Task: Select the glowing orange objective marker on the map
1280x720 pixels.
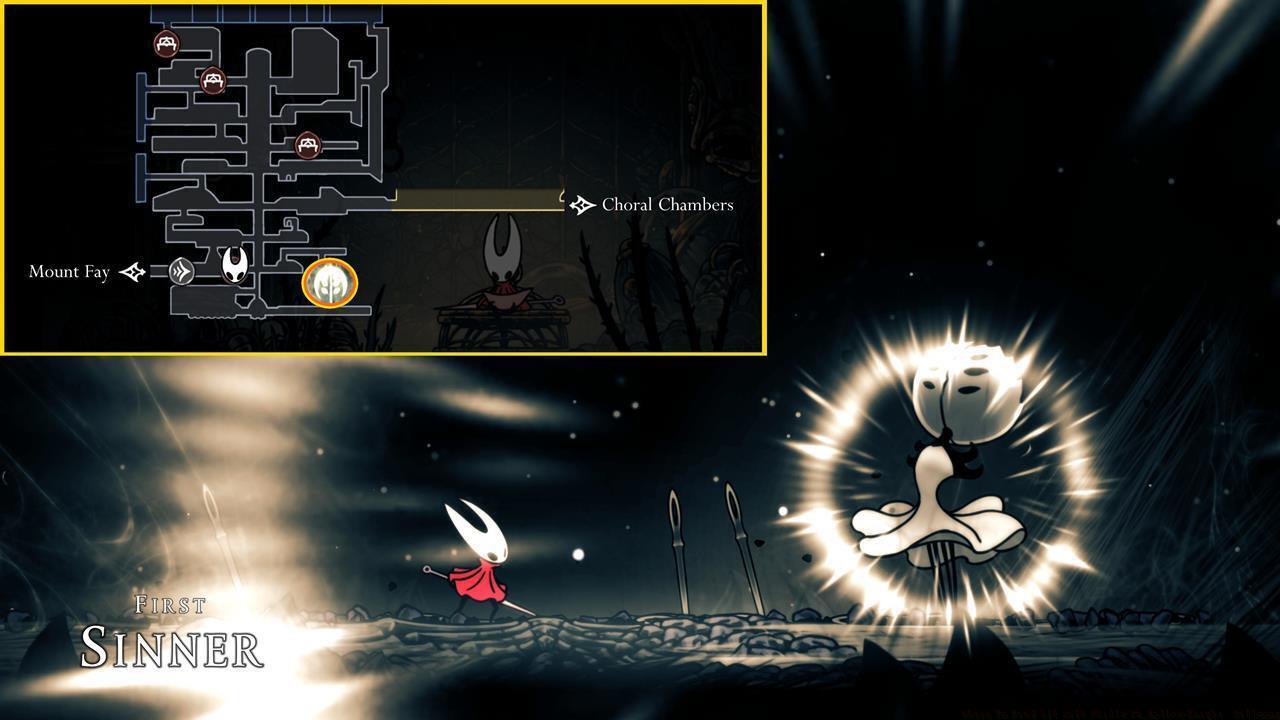Action: (x=330, y=283)
